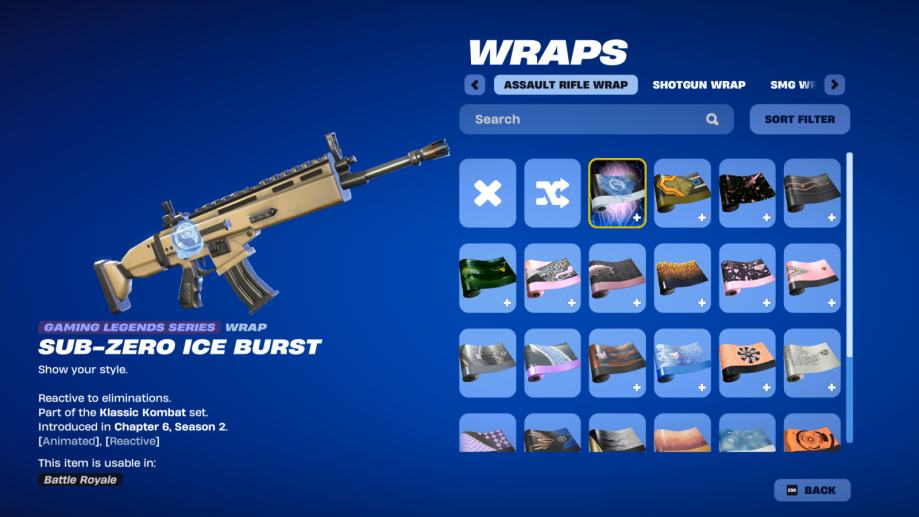Select the black wrap with colorful speckles

pyautogui.click(x=747, y=193)
